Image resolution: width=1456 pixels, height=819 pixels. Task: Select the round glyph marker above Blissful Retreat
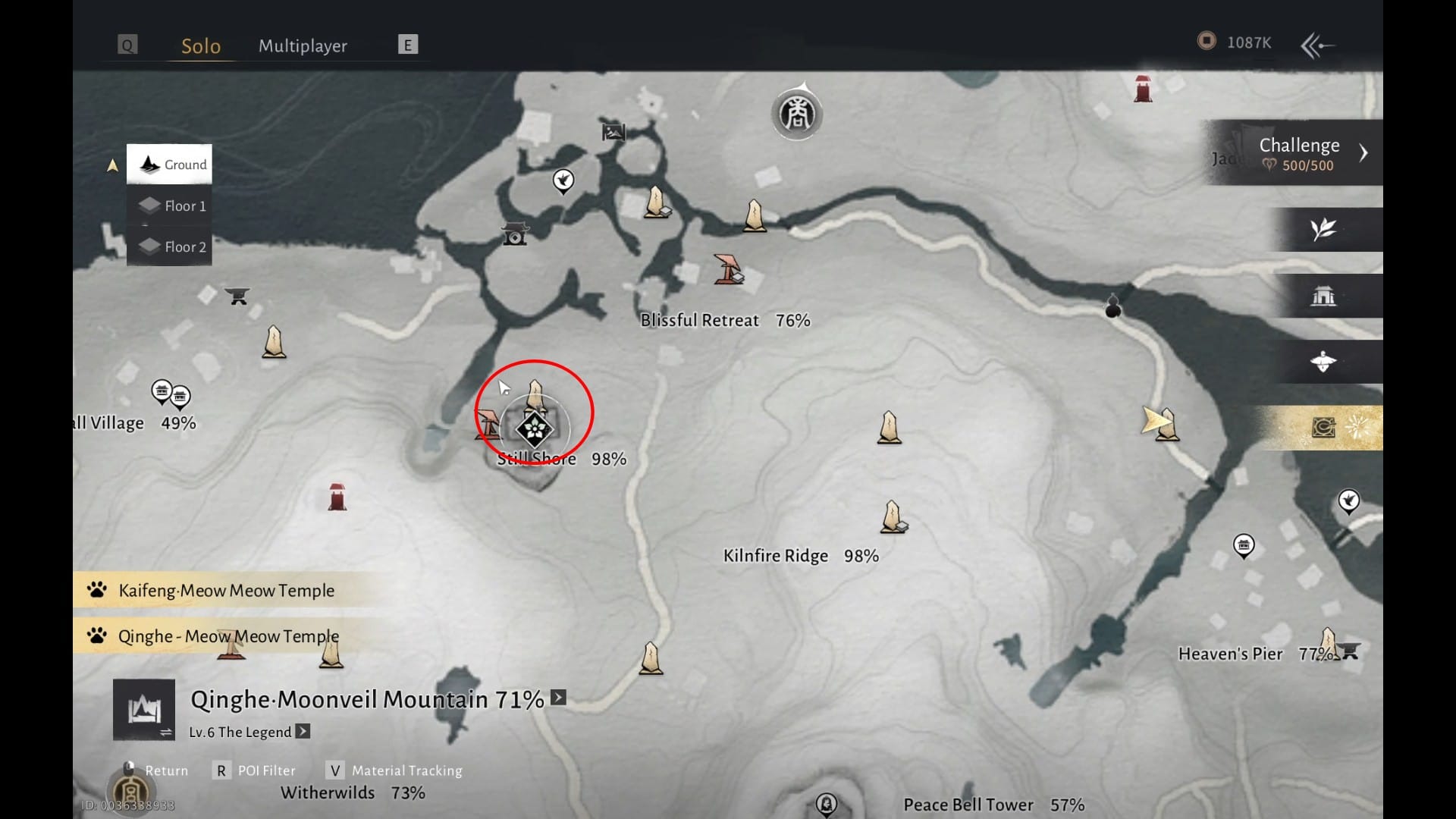[797, 115]
